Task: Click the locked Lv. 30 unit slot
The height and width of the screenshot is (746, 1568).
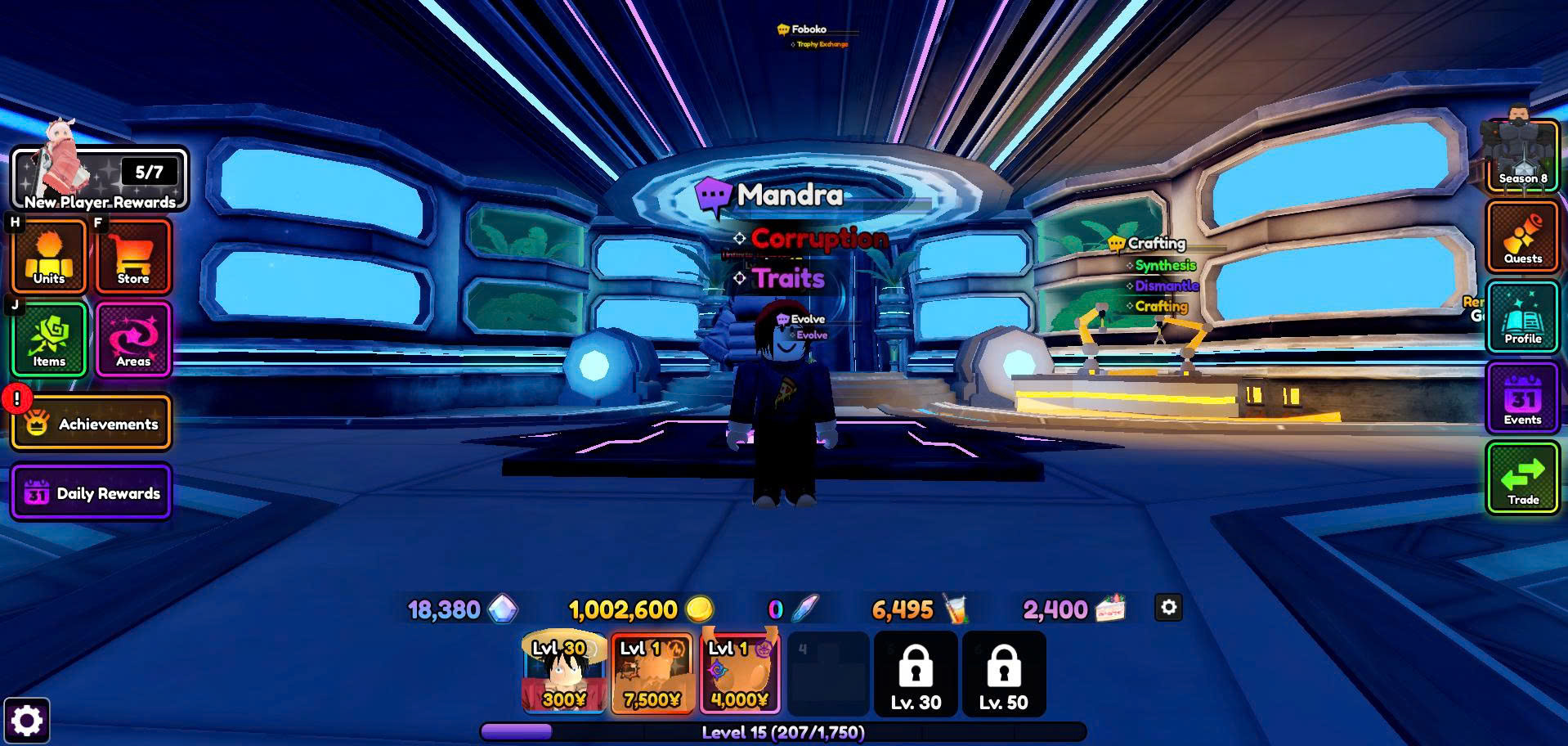Action: click(916, 674)
